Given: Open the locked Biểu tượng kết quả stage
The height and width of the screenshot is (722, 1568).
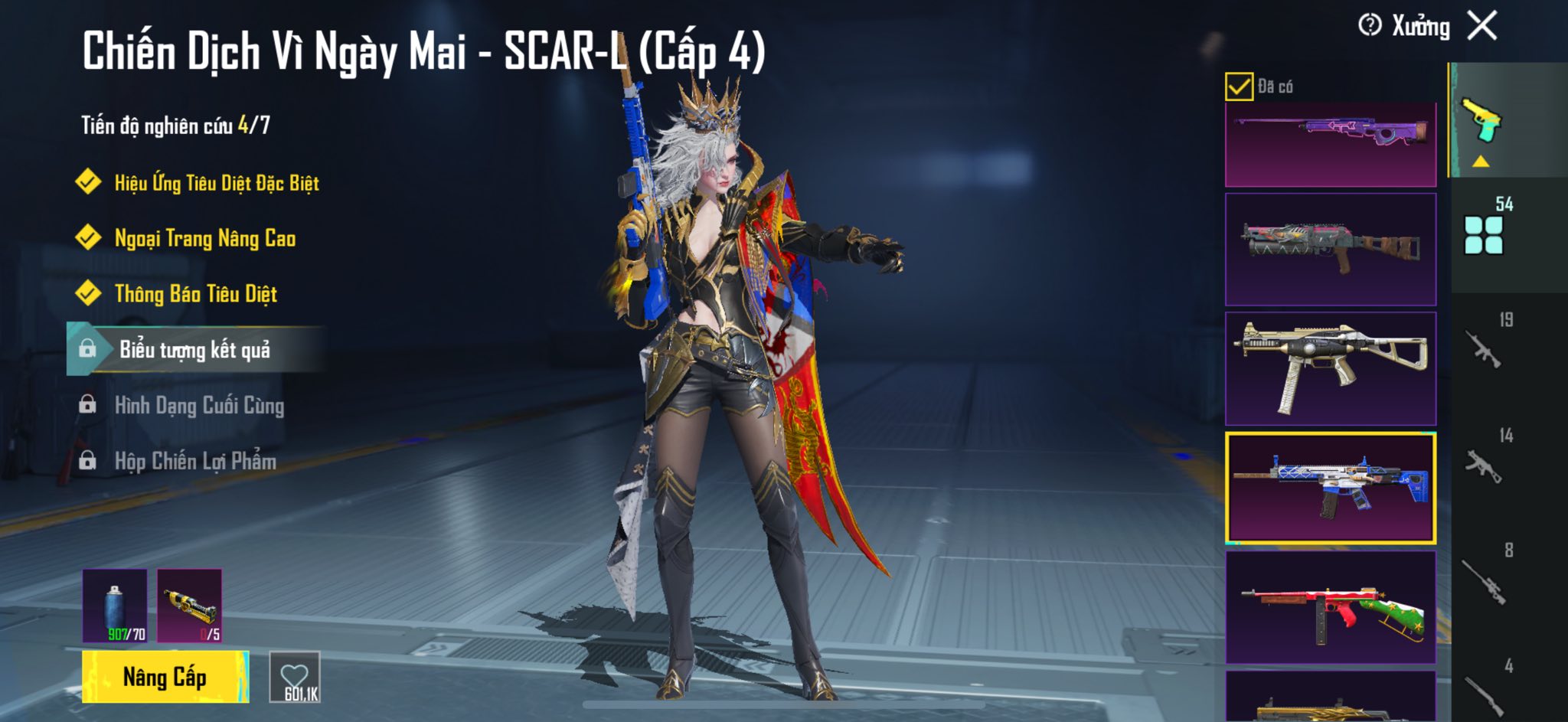Looking at the screenshot, I should pos(194,350).
